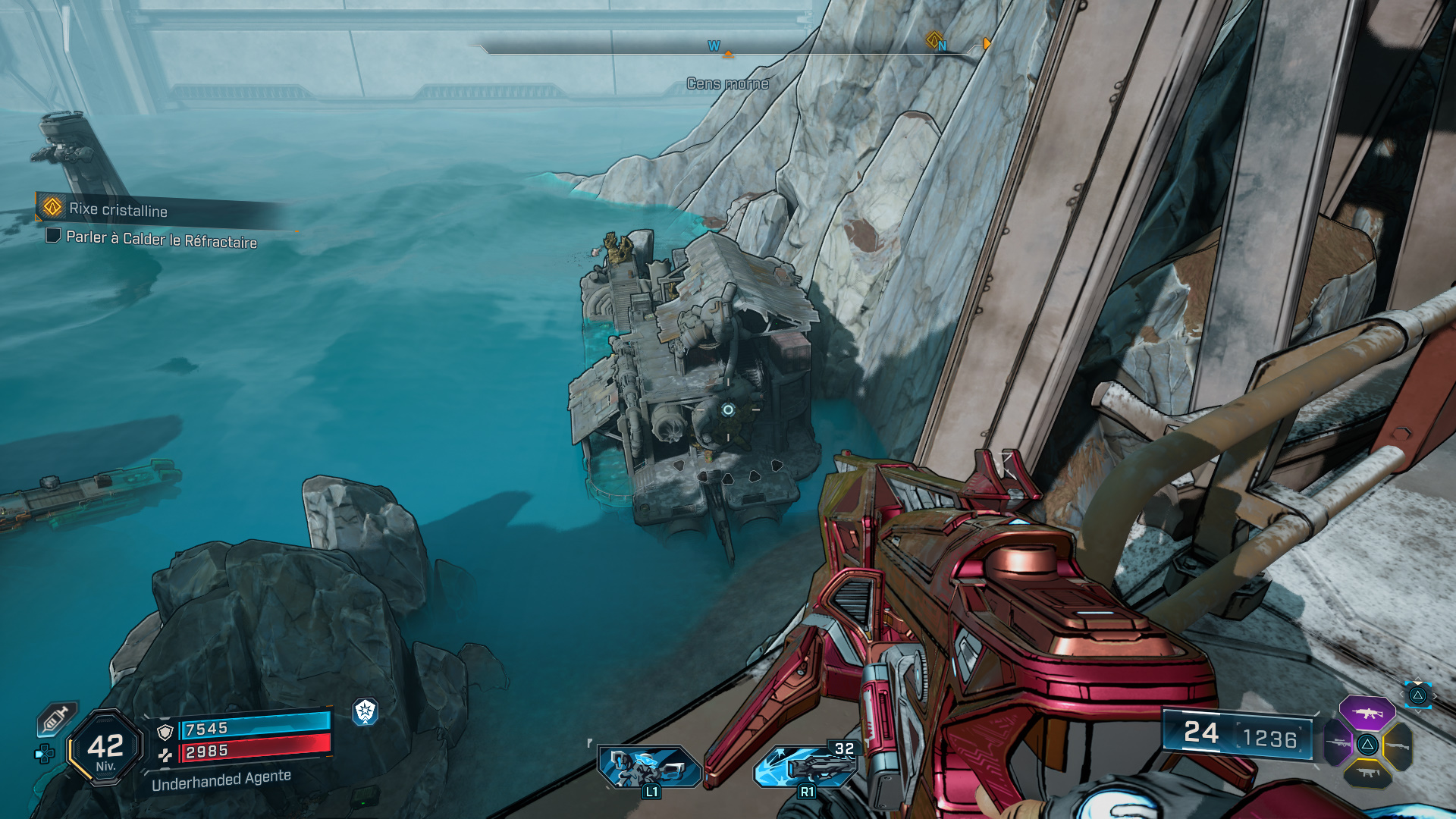Pick the shotgun from the weapon wheel
Screen dimensions: 1456x819
click(1397, 745)
